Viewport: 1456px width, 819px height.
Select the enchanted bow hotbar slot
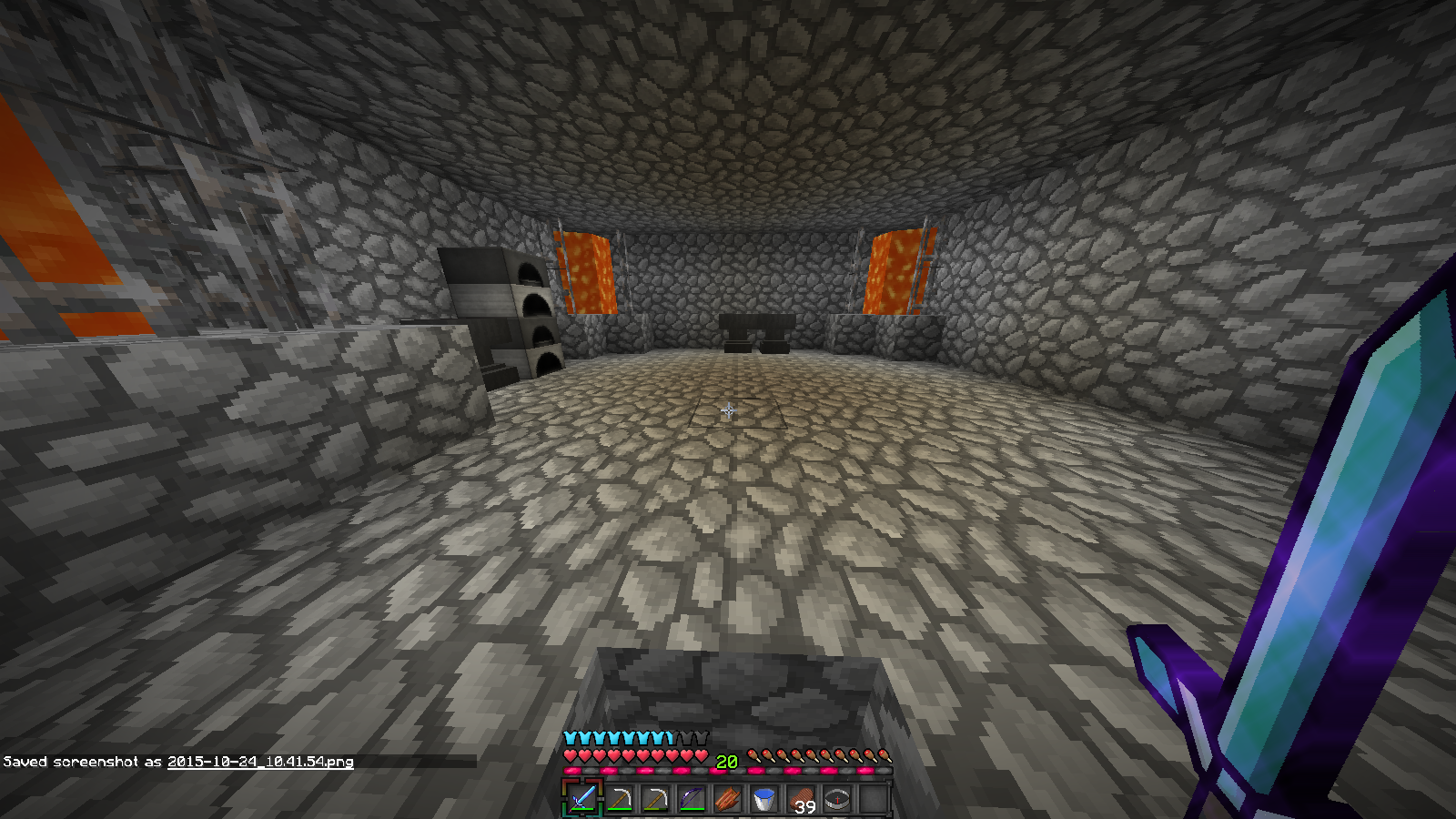(x=692, y=799)
